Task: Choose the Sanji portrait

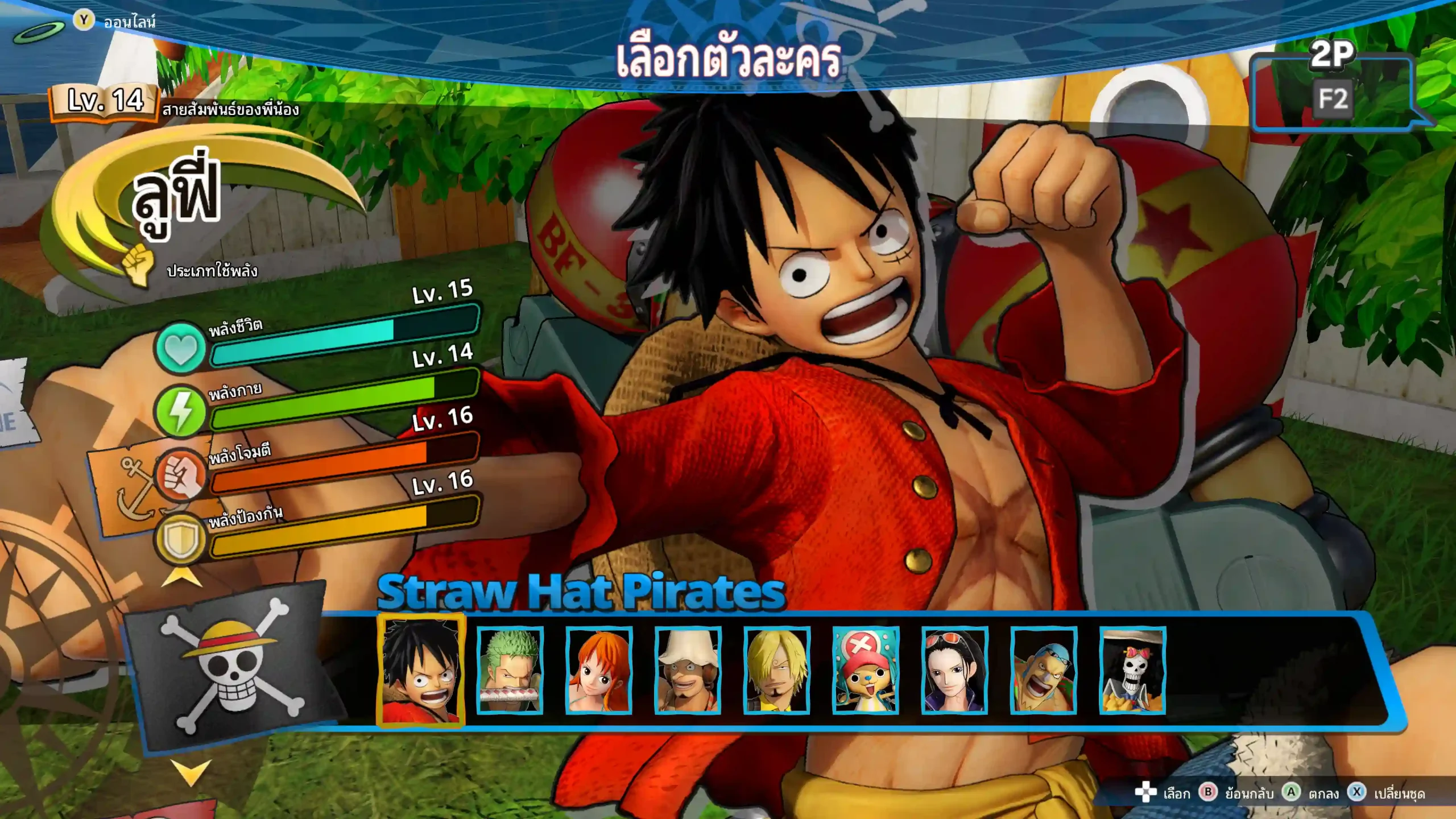Action: click(x=776, y=671)
